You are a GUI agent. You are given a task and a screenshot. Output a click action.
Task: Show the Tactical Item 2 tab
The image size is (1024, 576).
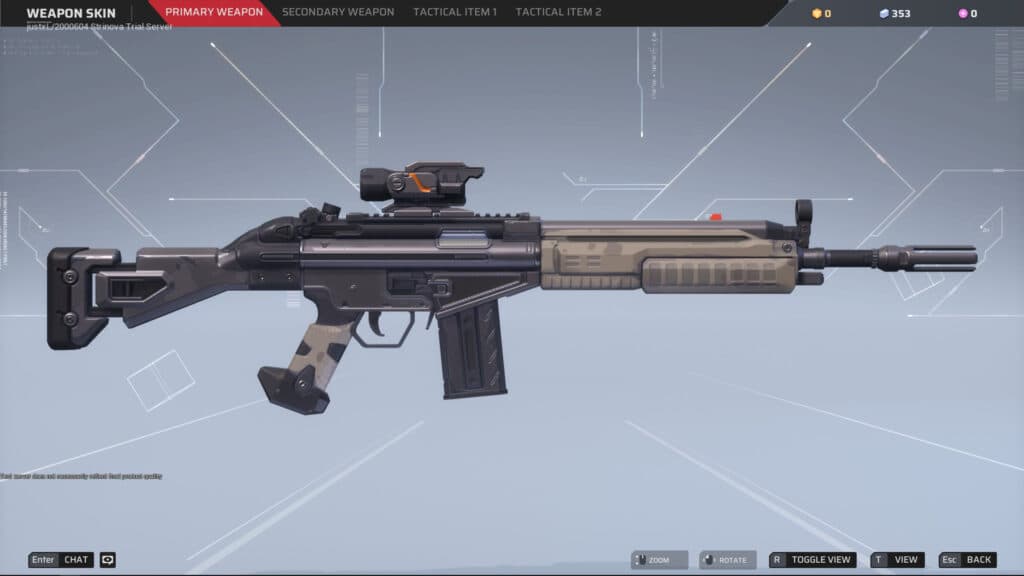click(558, 13)
